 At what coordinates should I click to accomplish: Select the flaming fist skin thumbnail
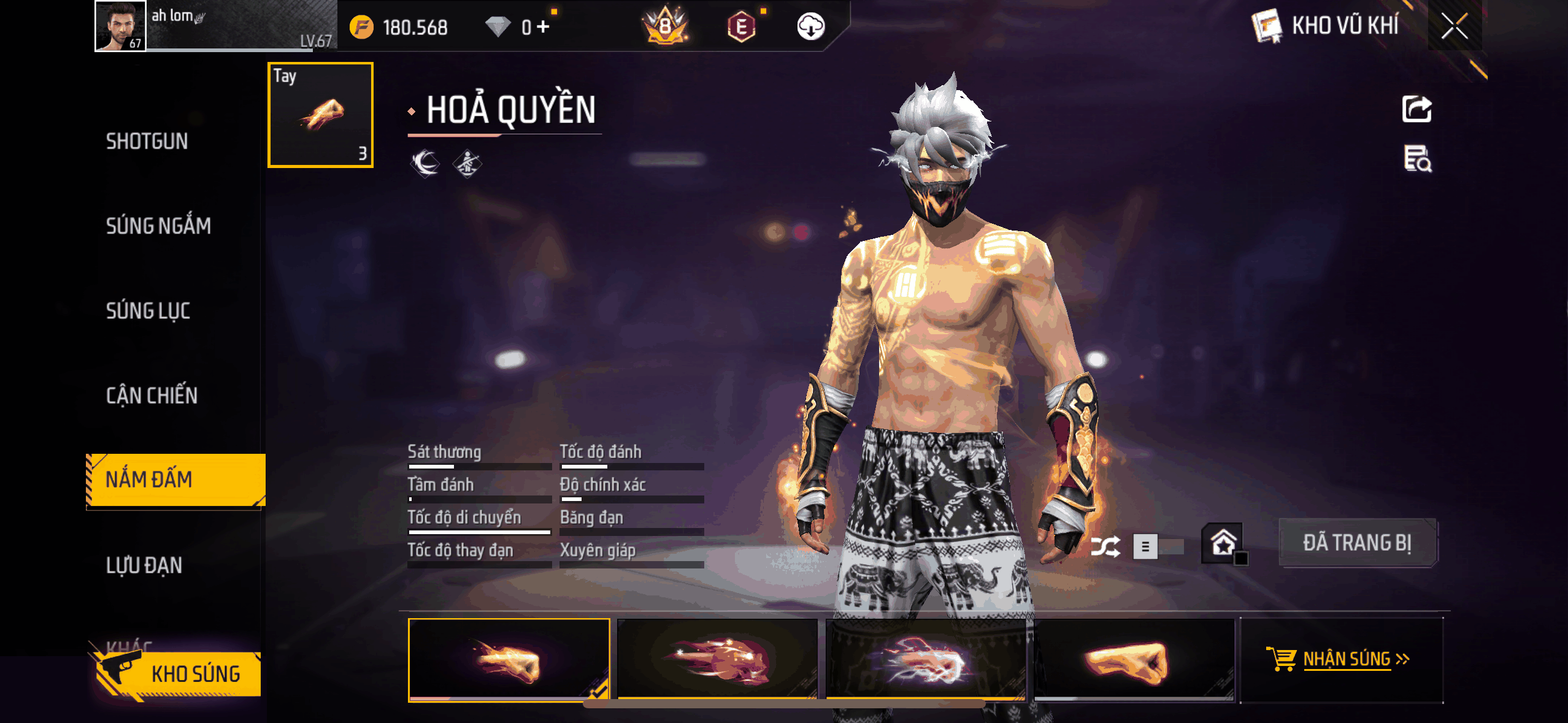[x=509, y=659]
